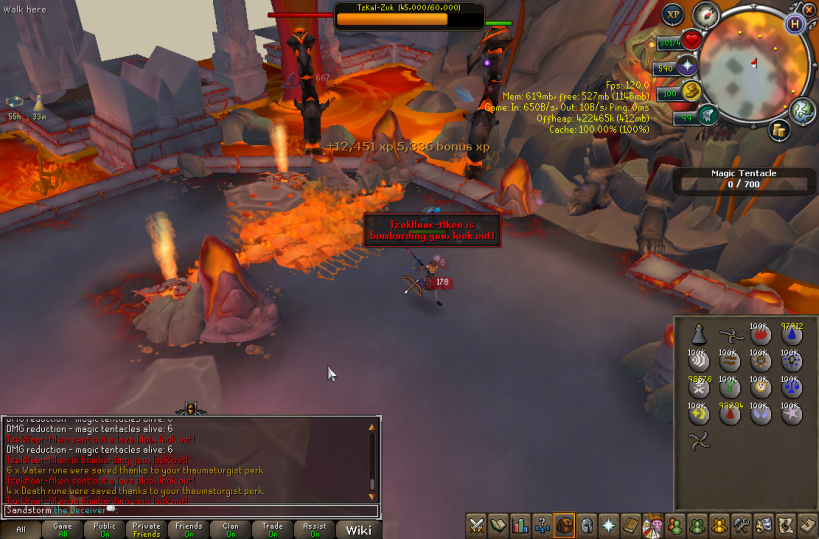
Task: Open the worn equipment helmet tab
Action: [587, 524]
